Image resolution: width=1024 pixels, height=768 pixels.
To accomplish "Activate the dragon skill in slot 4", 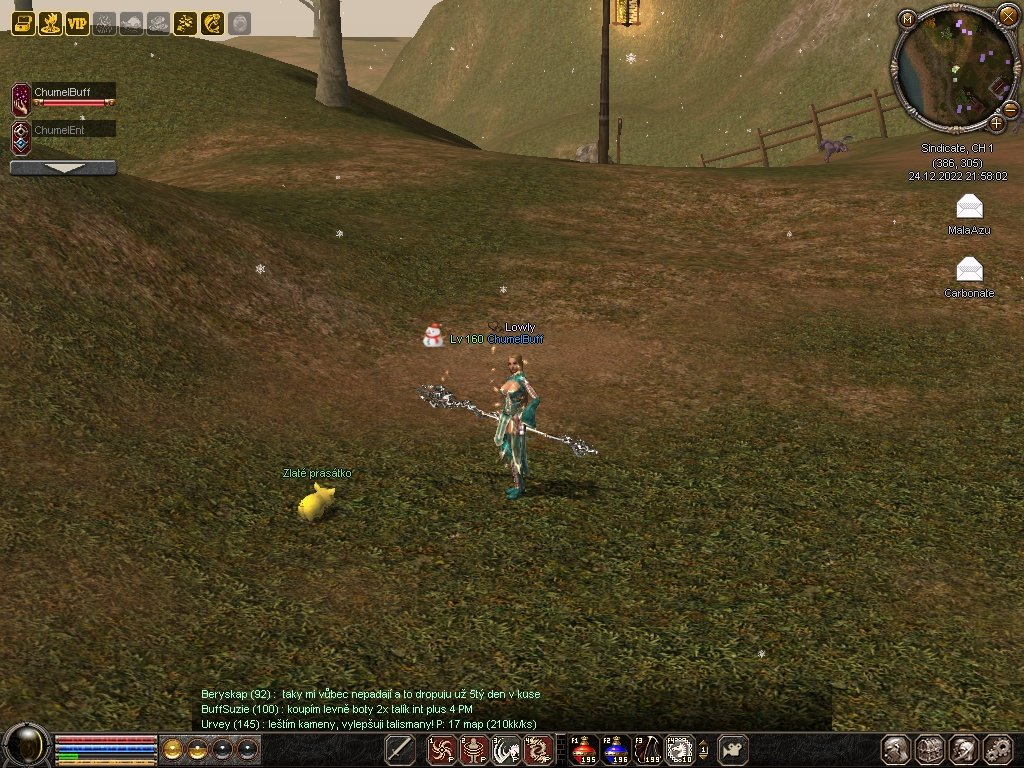I will tap(539, 749).
